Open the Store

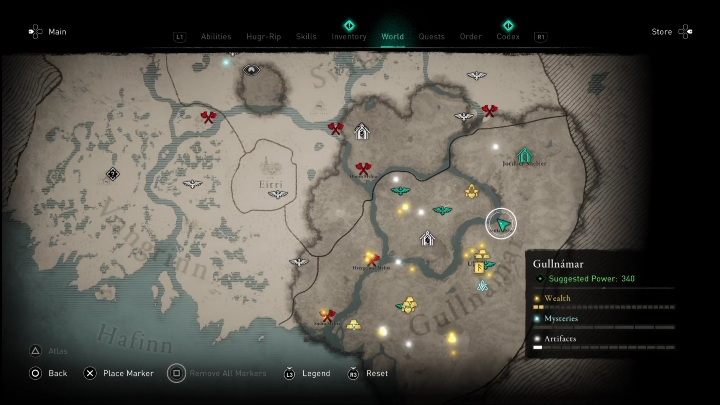662,32
